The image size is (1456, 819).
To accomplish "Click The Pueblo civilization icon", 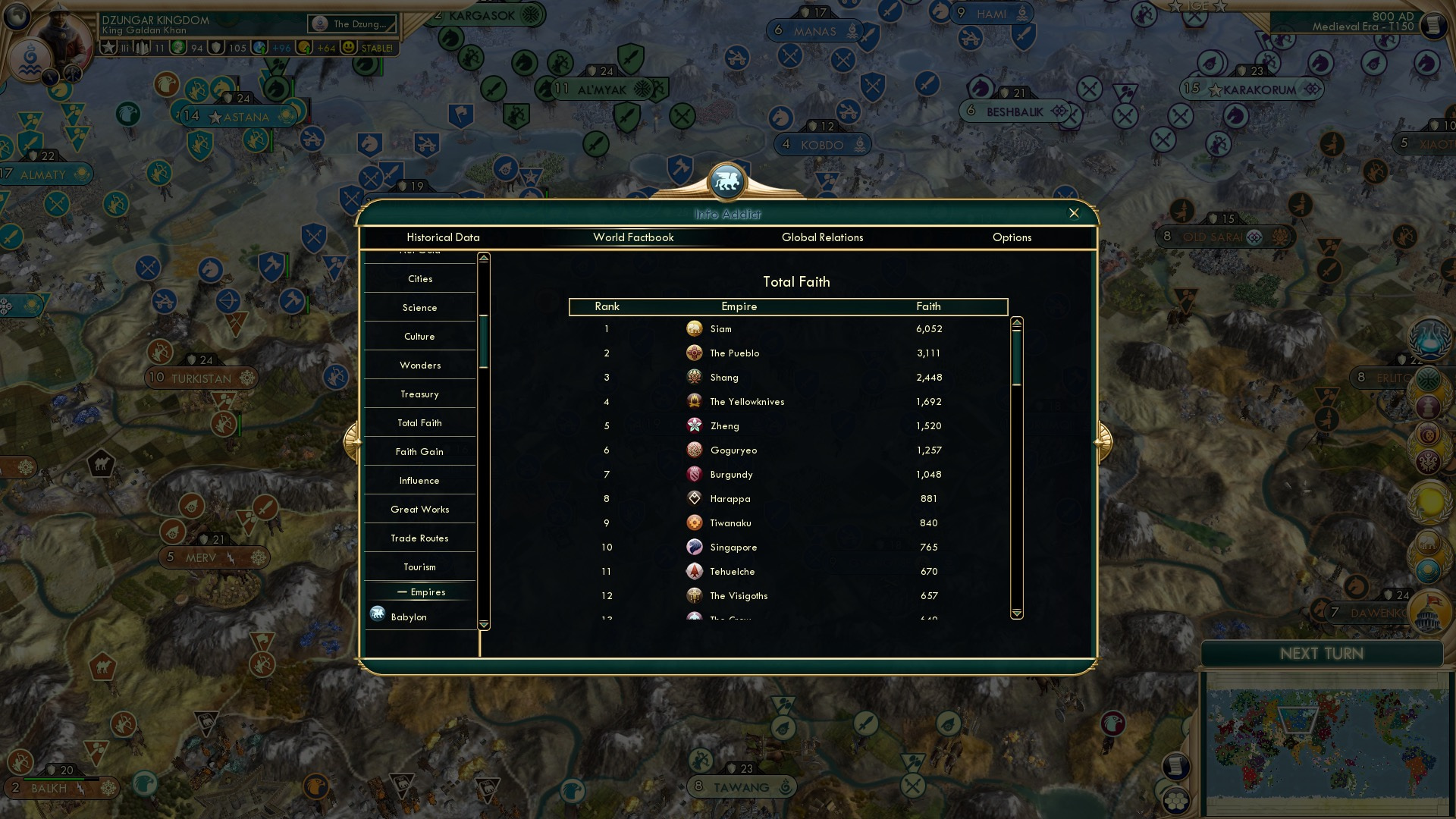I will coord(695,353).
